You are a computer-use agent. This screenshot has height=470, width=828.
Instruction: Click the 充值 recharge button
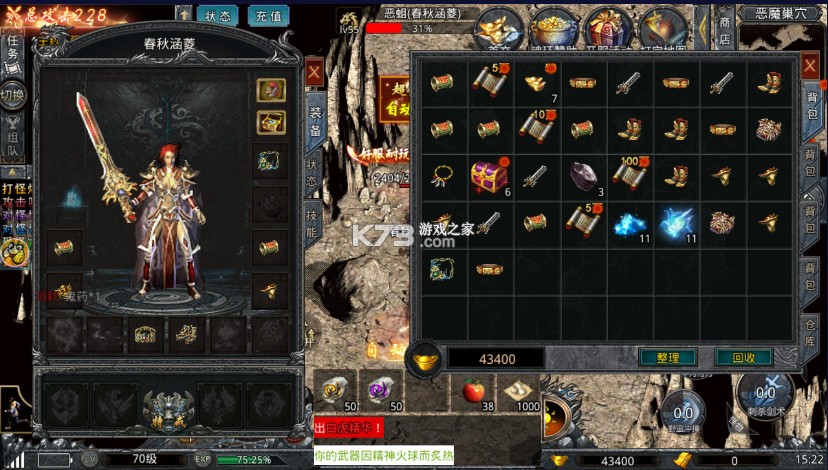[x=267, y=16]
